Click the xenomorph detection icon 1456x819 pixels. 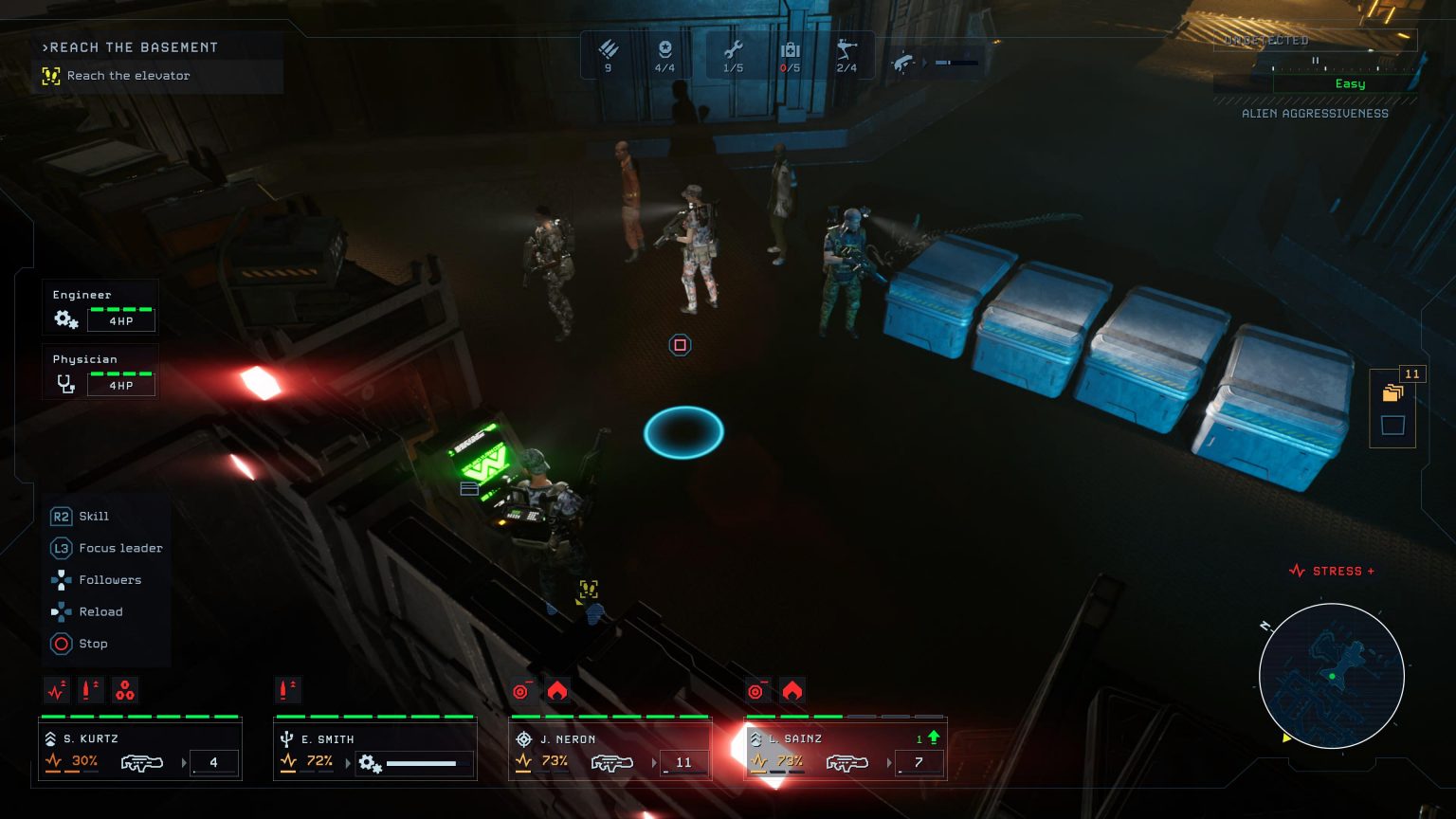coord(904,63)
